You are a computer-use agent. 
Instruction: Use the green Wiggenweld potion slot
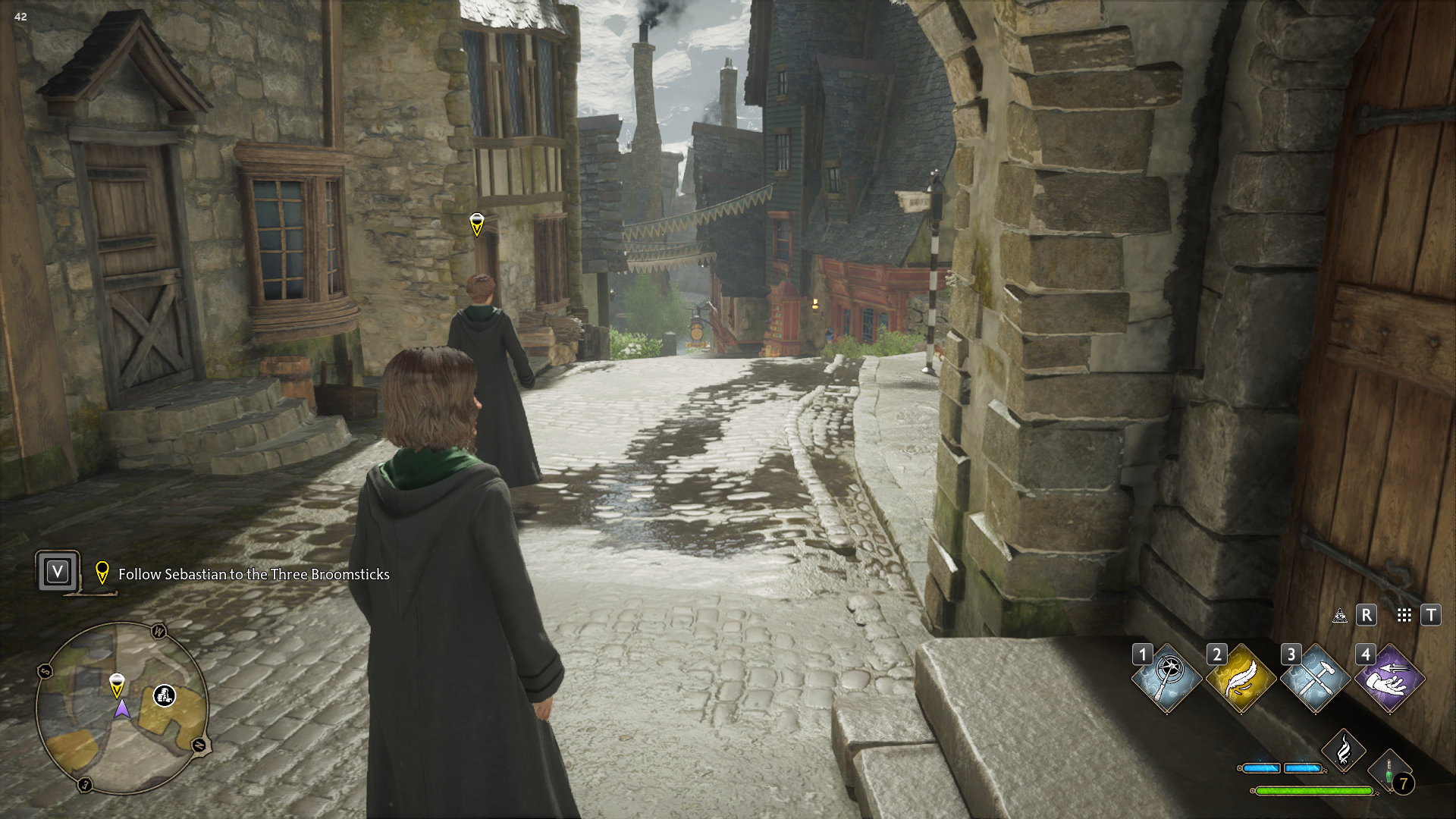coord(1390,772)
